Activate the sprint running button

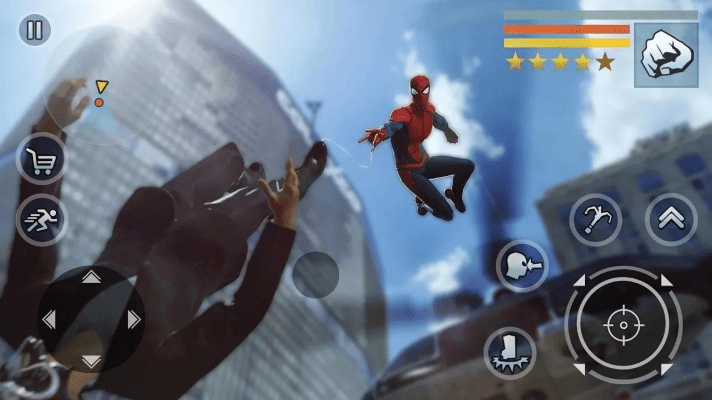[x=42, y=219]
